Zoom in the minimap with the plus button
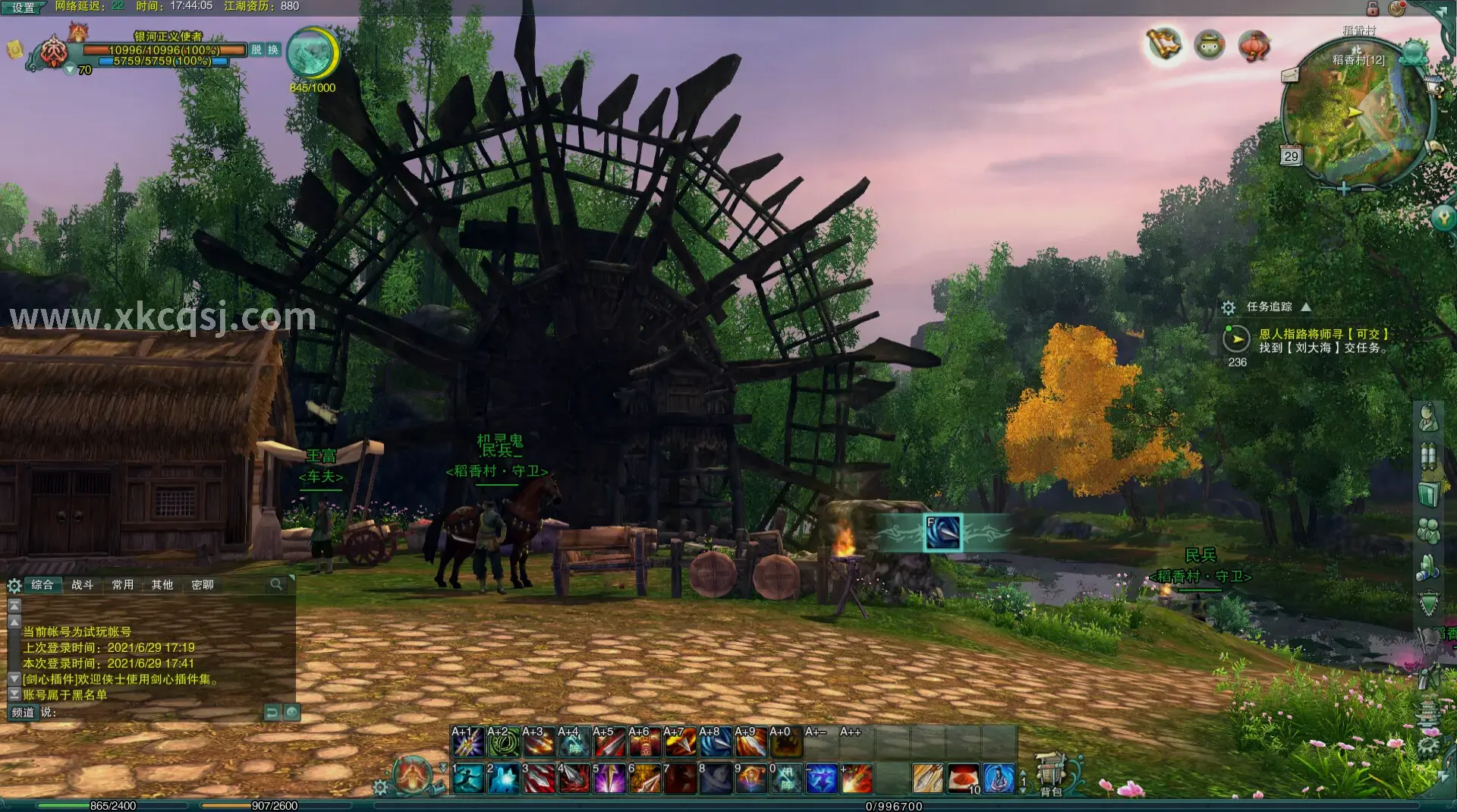The image size is (1457, 812). point(1343,189)
